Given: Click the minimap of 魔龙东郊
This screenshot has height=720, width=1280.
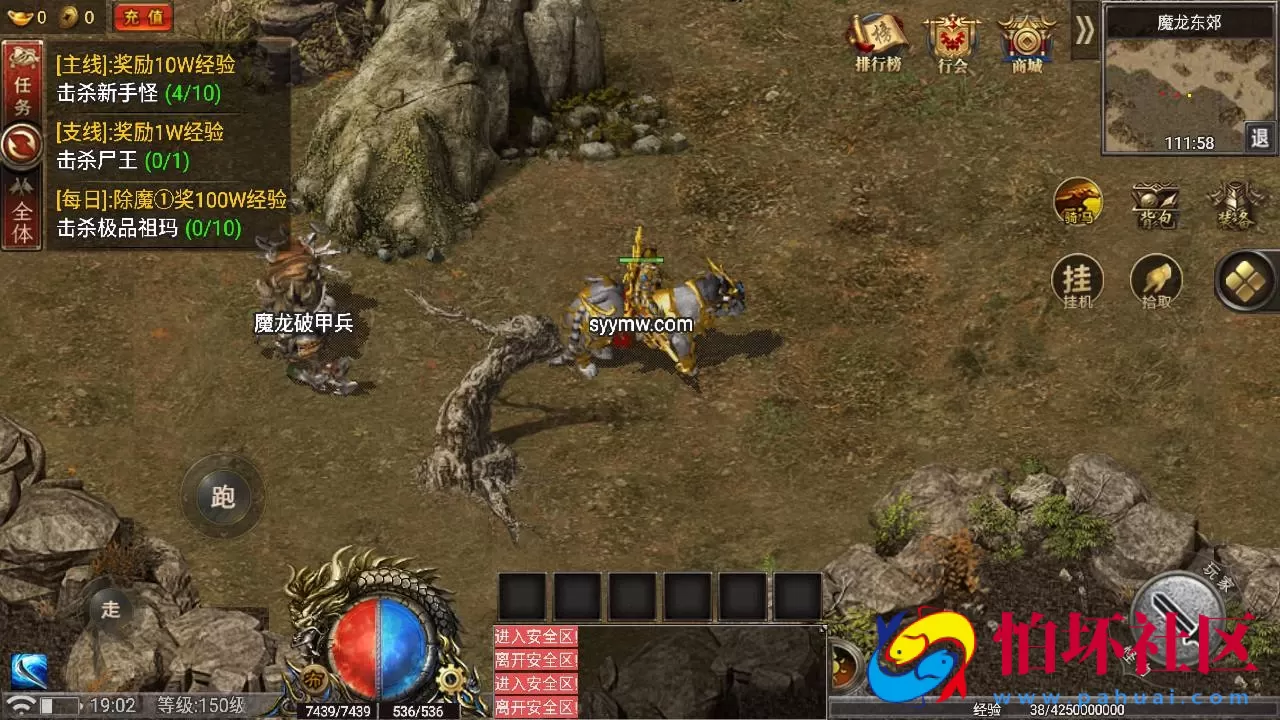Looking at the screenshot, I should pyautogui.click(x=1188, y=80).
